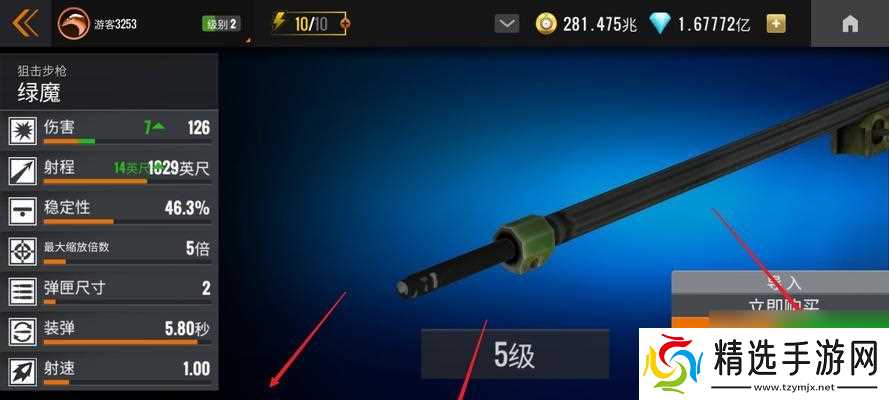This screenshot has height=400, width=889.
Task: Tap the energy 10/10 indicator
Action: click(x=312, y=24)
